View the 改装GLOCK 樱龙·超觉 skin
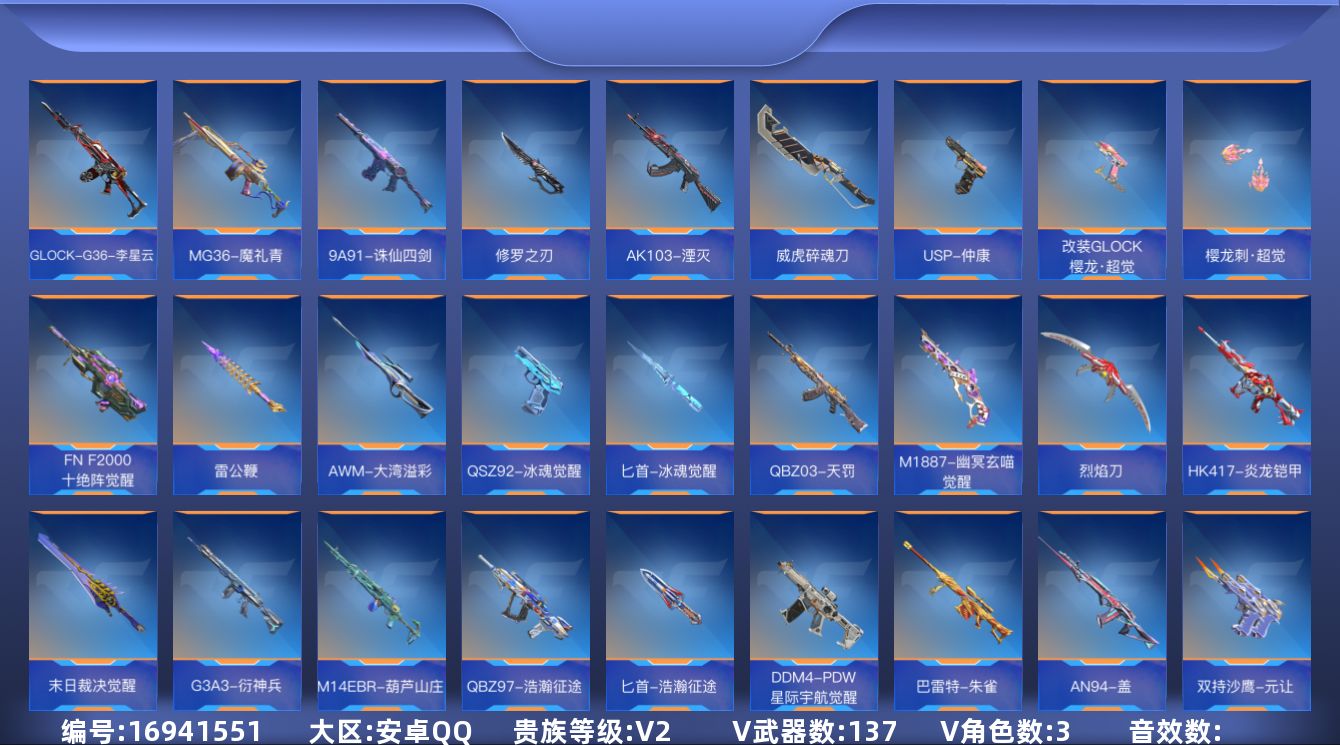1340x745 pixels. click(x=1102, y=170)
